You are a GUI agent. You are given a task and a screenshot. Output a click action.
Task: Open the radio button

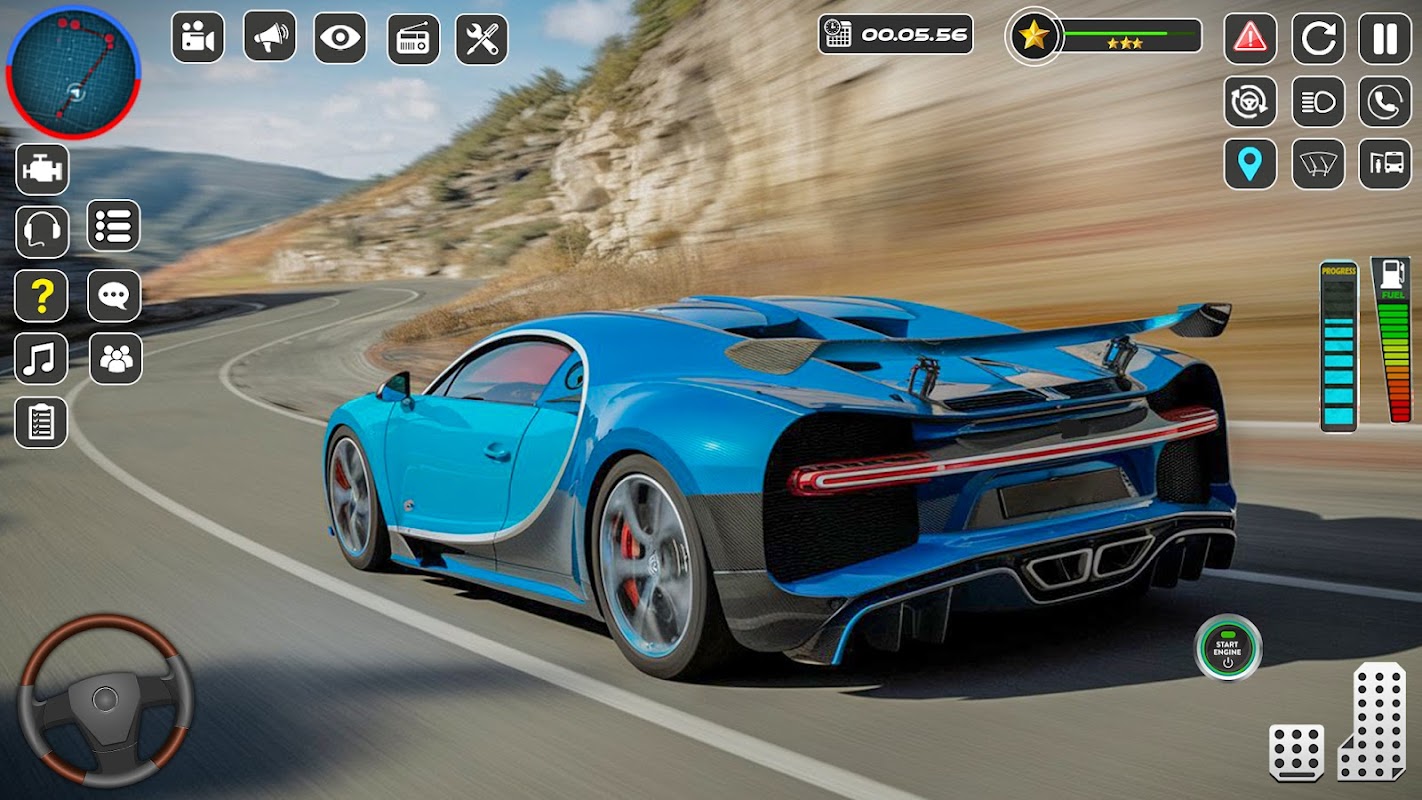[413, 39]
